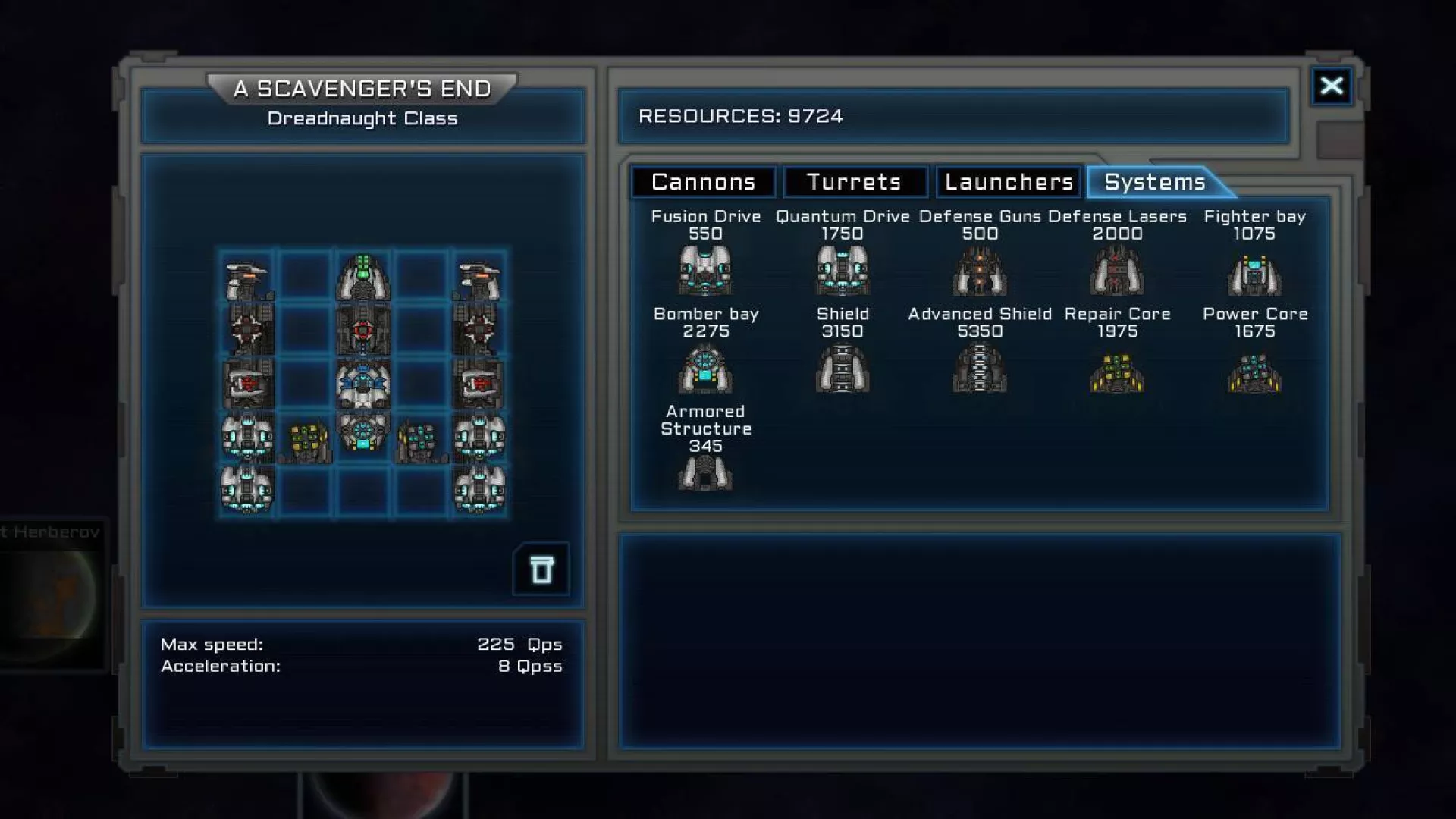Select the Repair Core module
The width and height of the screenshot is (1456, 819).
tap(1117, 372)
